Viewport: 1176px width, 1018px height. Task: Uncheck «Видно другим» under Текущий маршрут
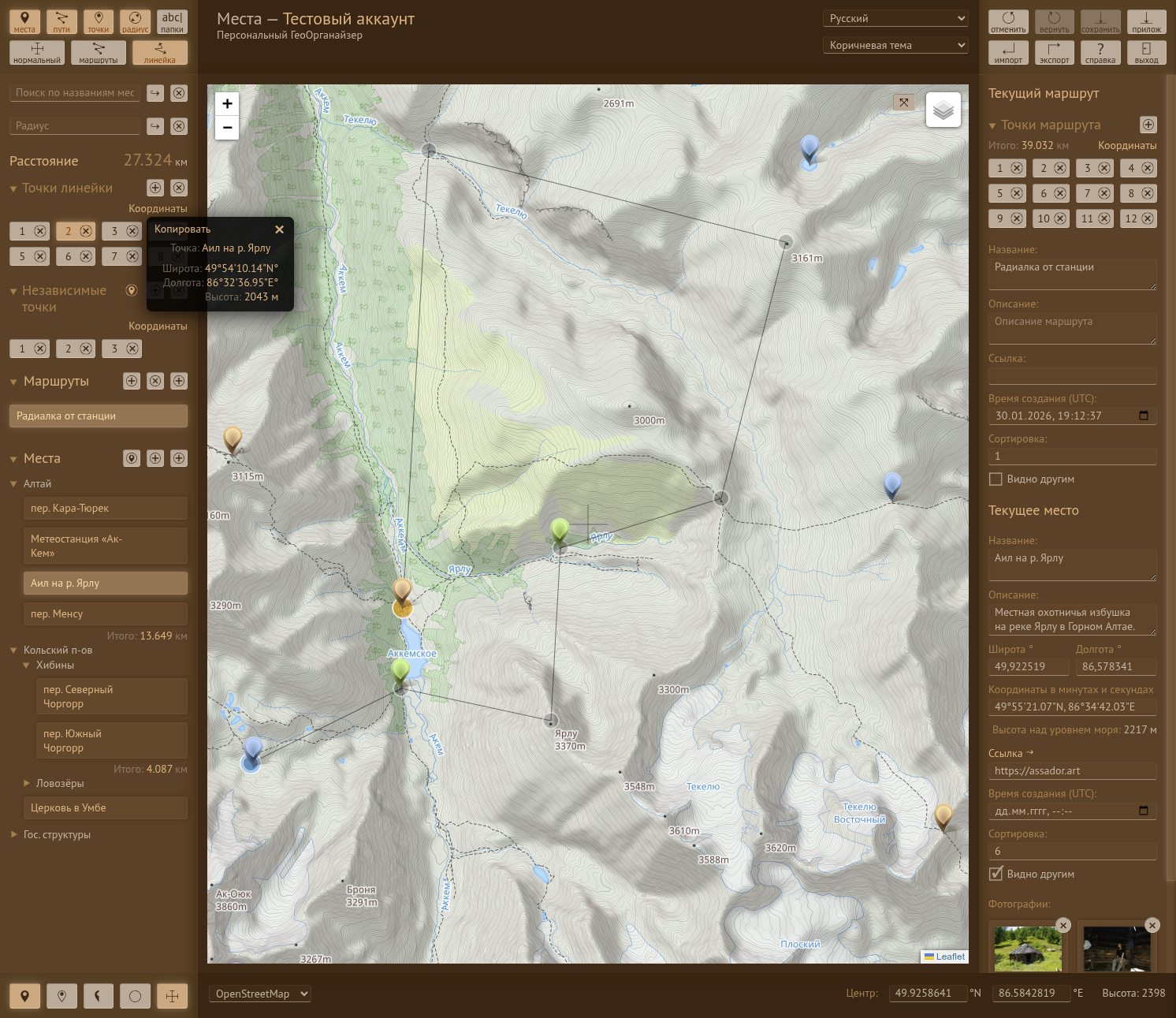pyautogui.click(x=996, y=479)
